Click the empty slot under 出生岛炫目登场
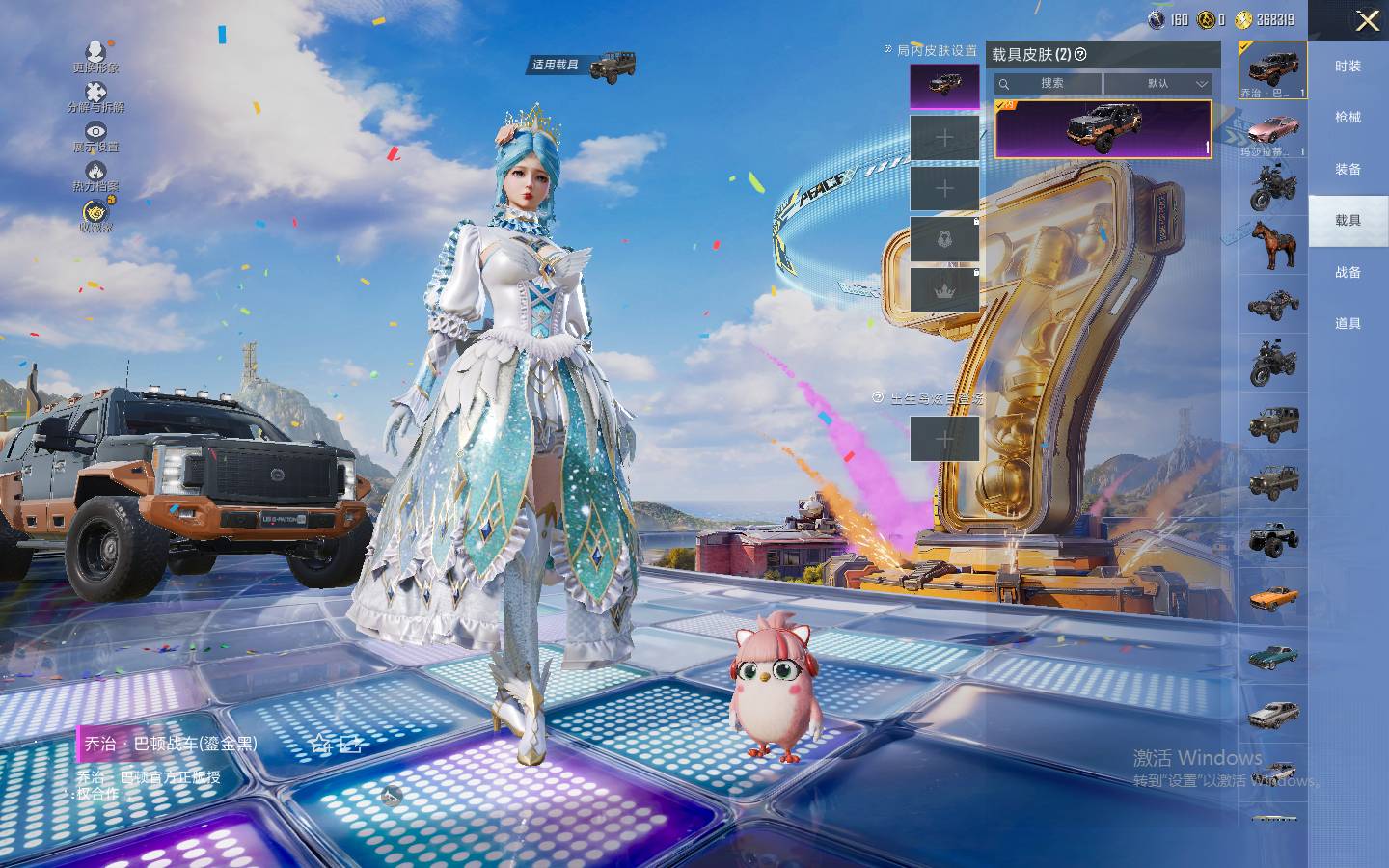 (944, 439)
